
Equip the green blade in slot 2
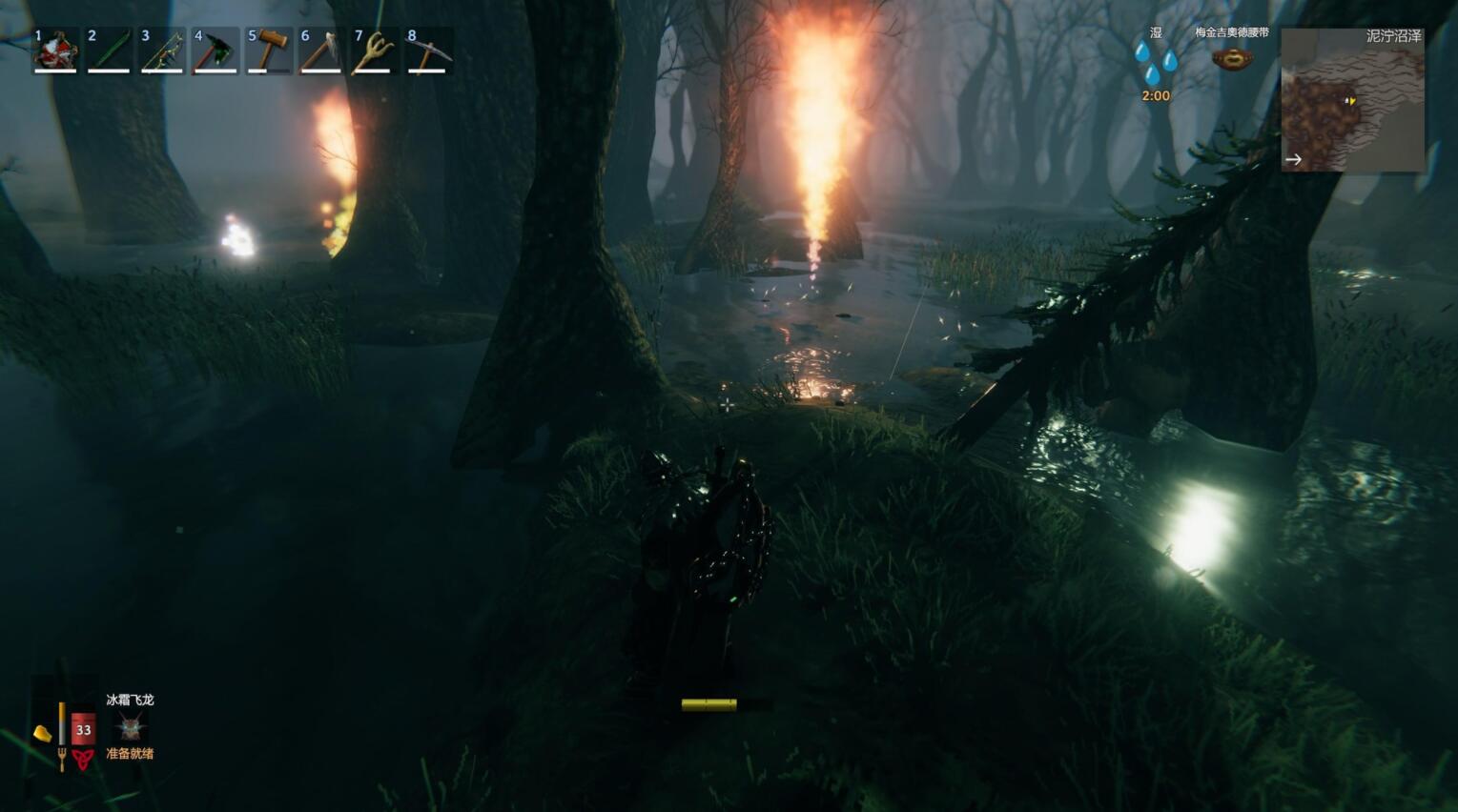[x=109, y=51]
